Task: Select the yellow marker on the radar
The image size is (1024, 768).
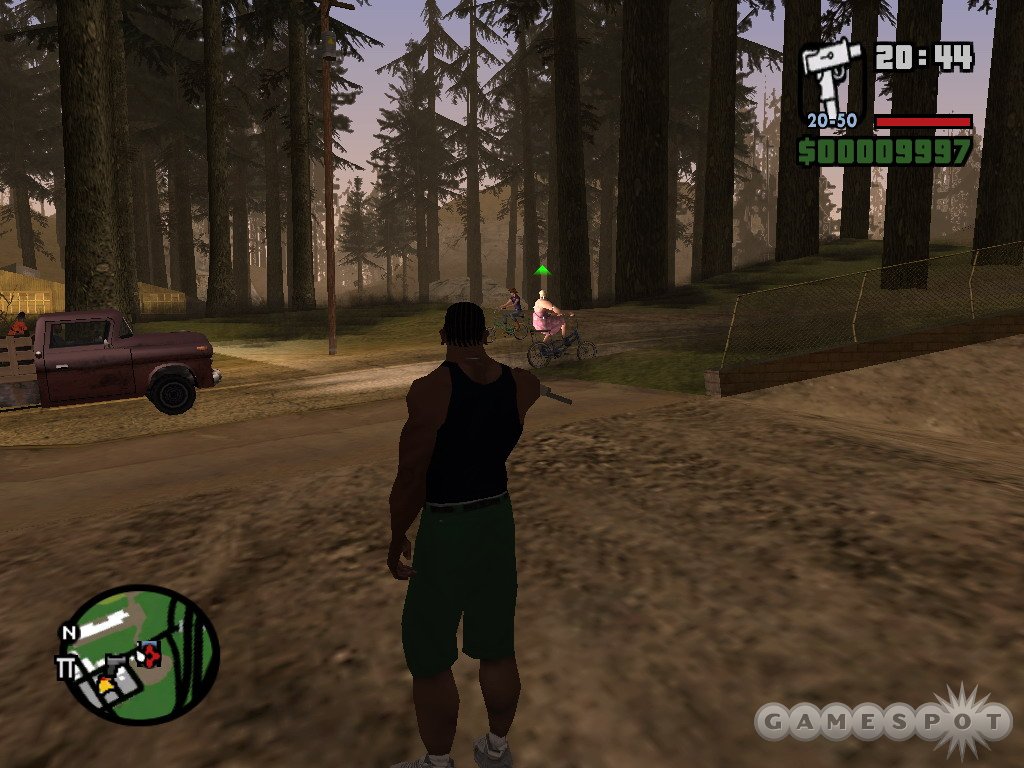Action: coord(105,683)
